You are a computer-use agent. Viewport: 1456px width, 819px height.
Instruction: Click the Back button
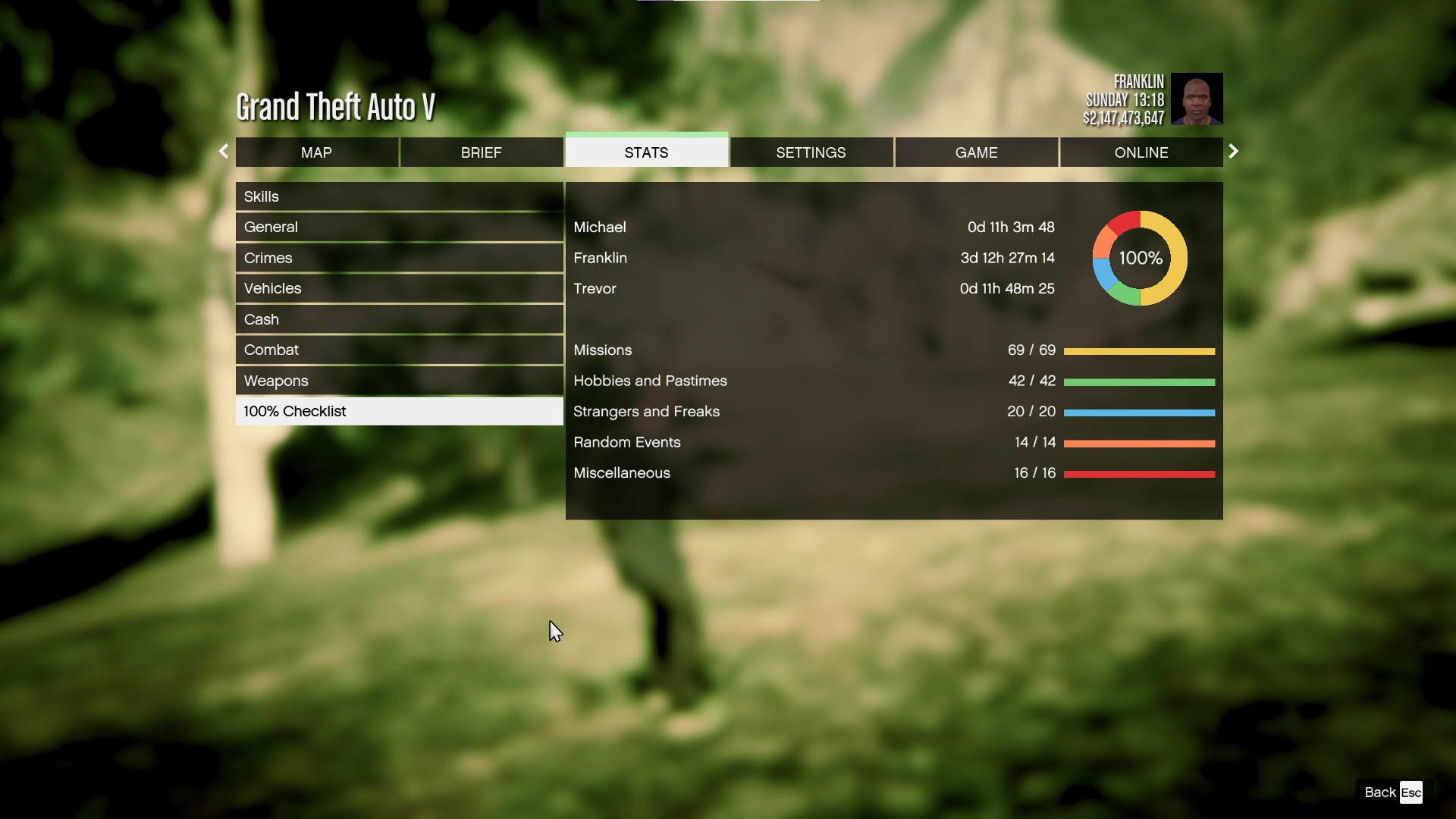1379,792
